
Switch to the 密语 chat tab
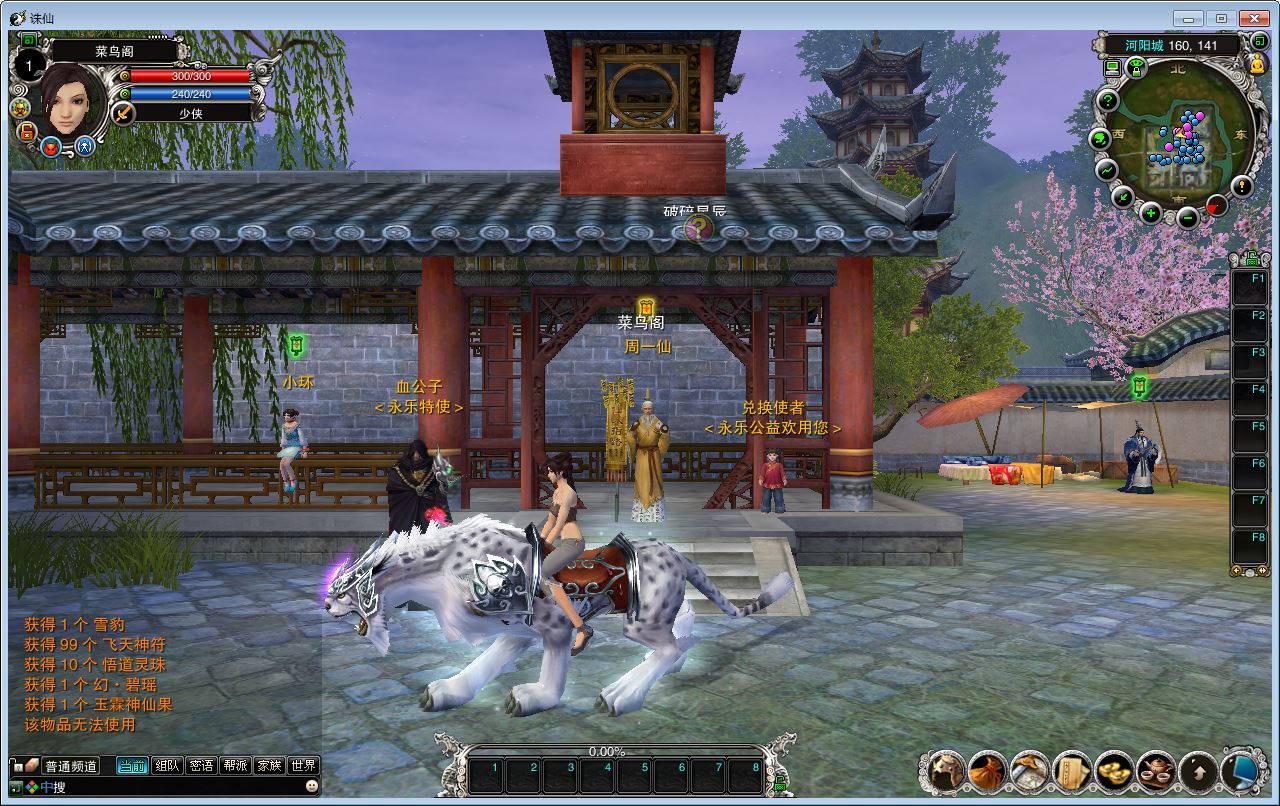click(202, 766)
